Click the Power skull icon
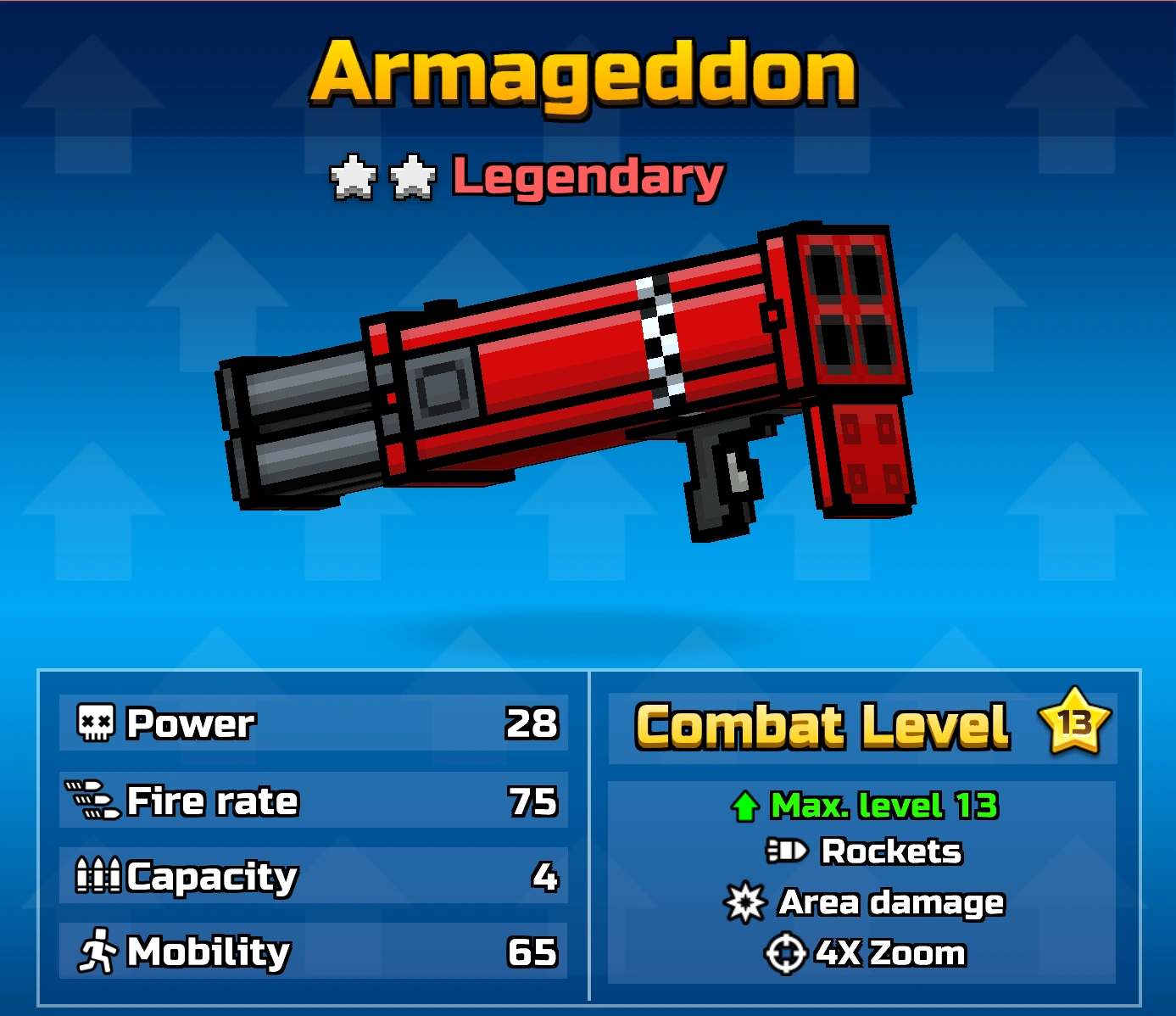 (x=95, y=723)
